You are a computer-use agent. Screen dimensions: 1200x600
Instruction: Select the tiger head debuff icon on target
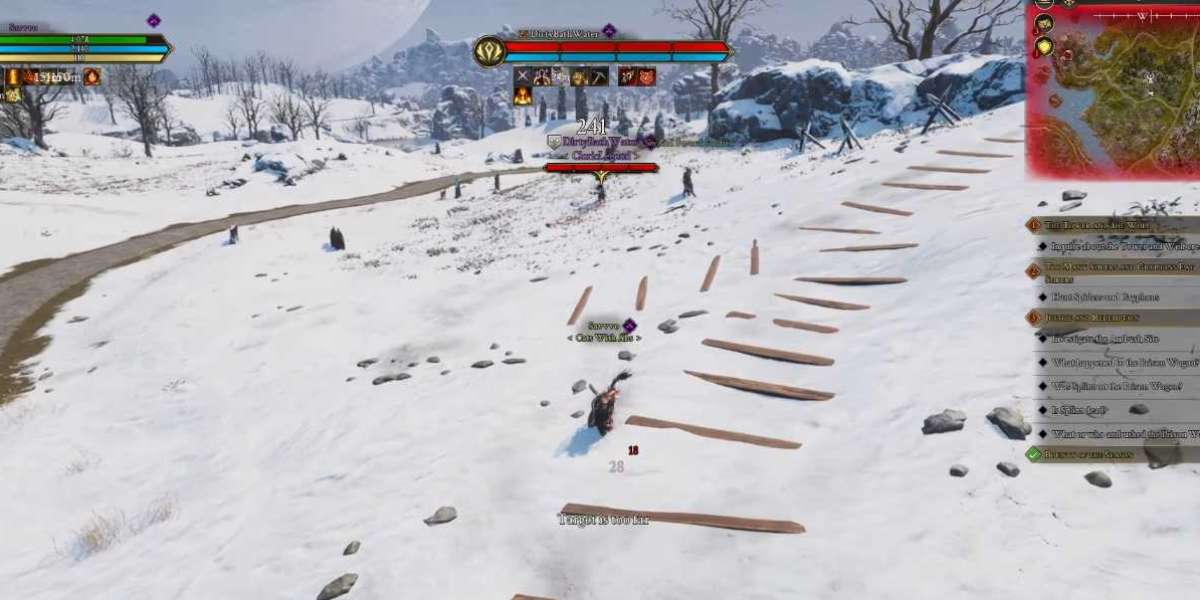point(646,77)
